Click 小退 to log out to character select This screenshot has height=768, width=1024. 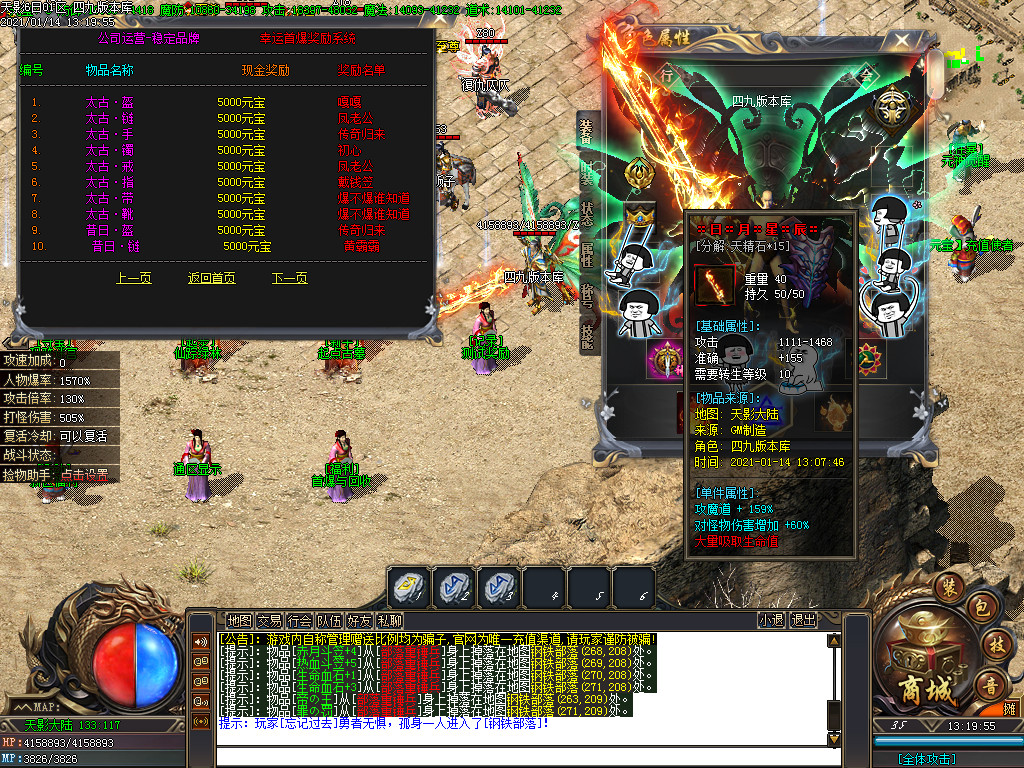tap(771, 620)
